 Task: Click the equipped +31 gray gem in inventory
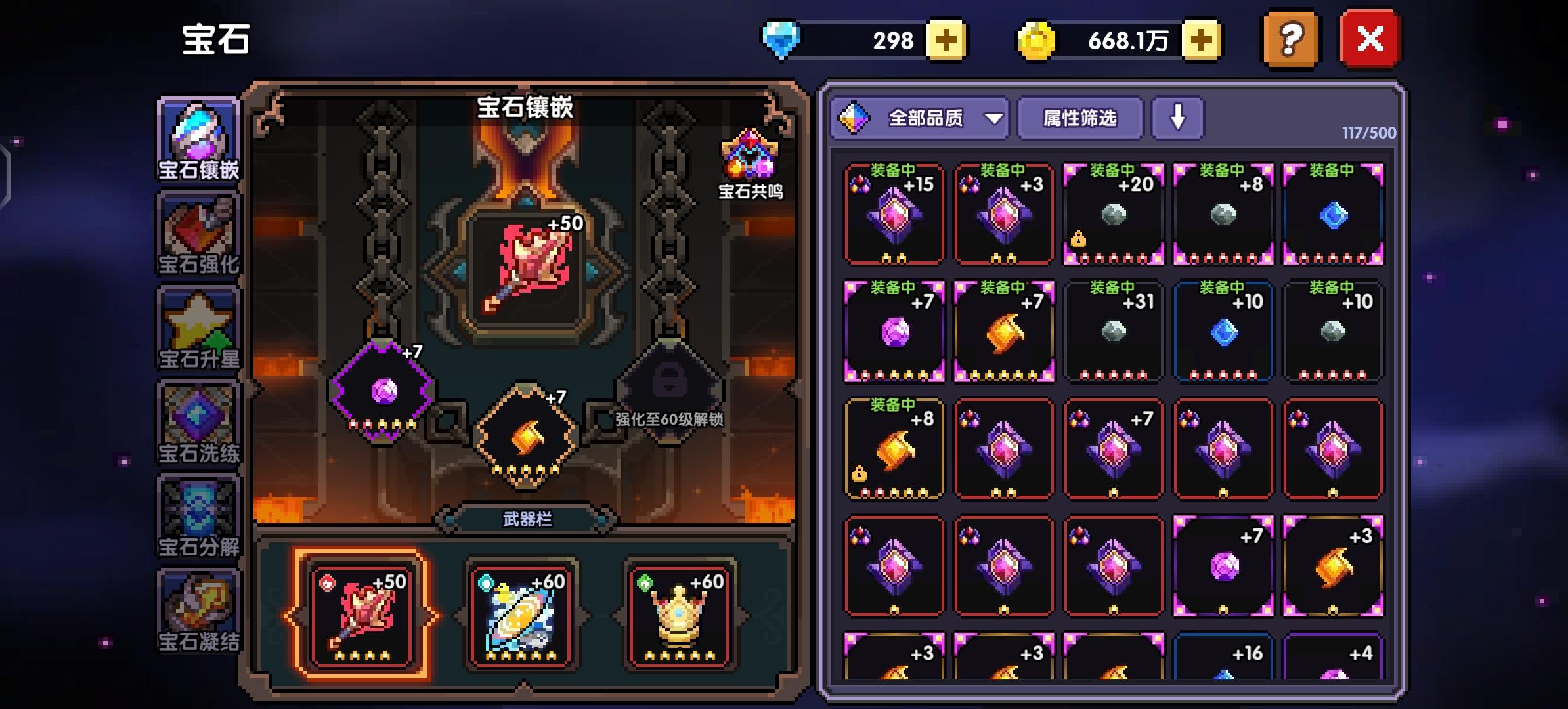pyautogui.click(x=1114, y=332)
